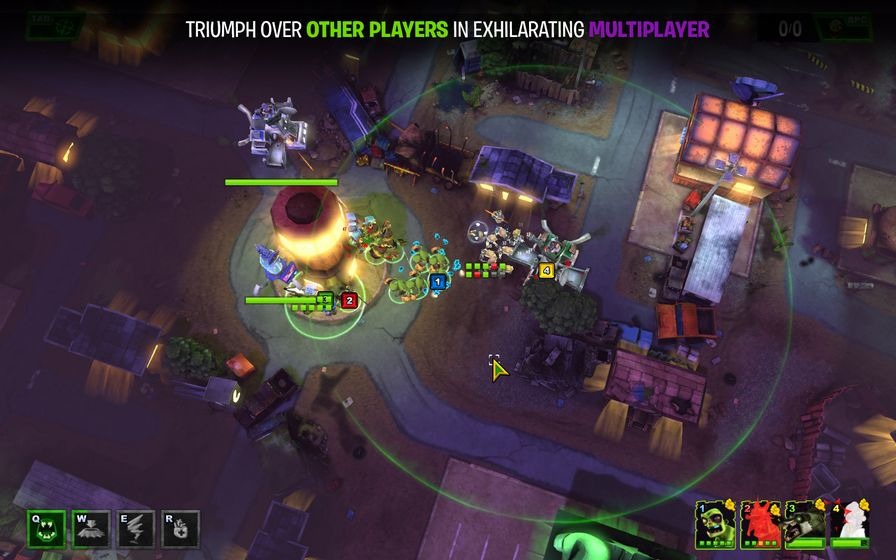
Task: Activate the Q zombie jaws ability
Action: pyautogui.click(x=47, y=529)
